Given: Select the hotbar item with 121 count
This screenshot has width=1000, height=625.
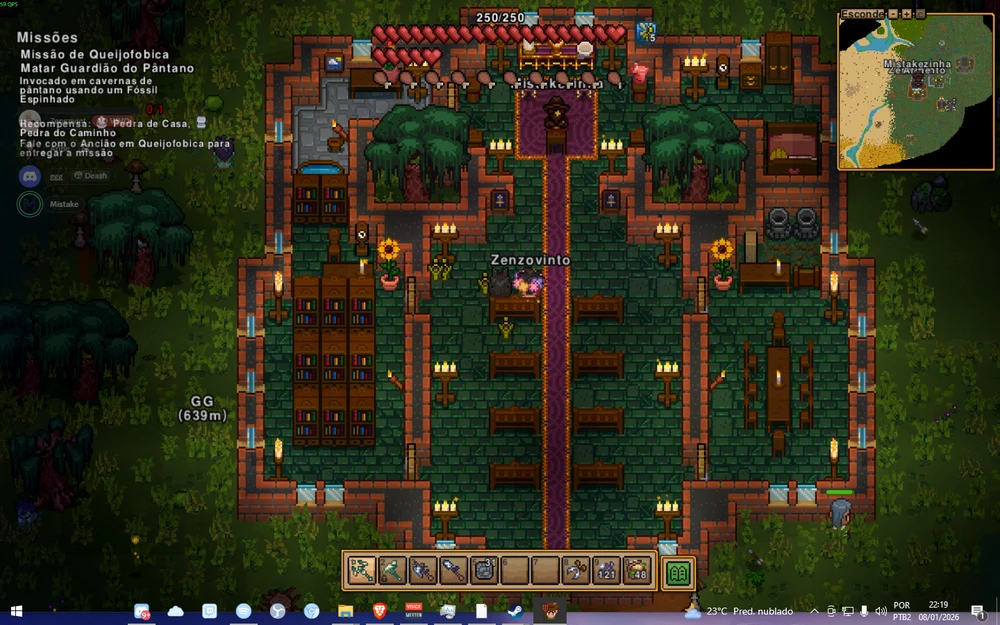Looking at the screenshot, I should (606, 571).
